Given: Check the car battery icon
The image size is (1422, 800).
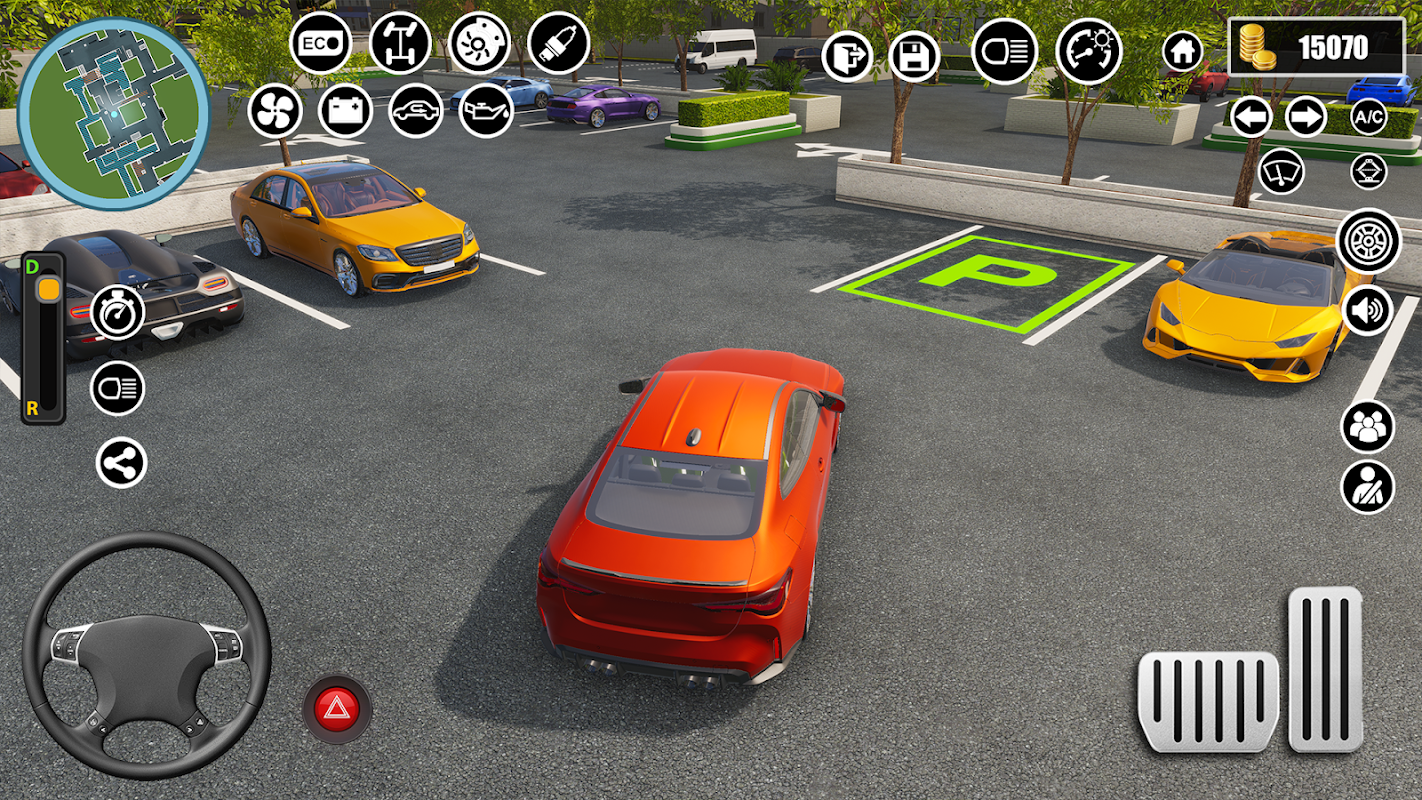Looking at the screenshot, I should 345,110.
